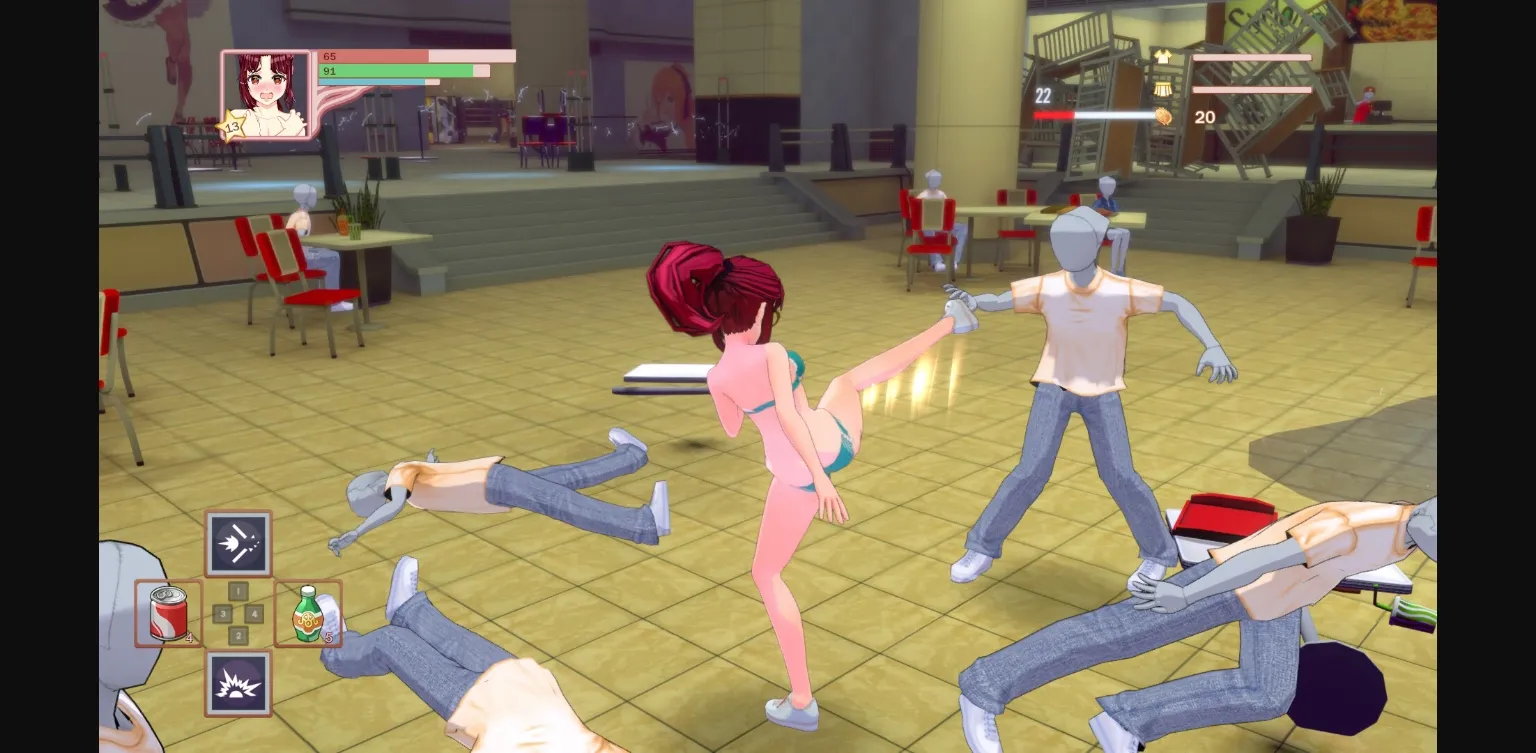Click the skirt durability icon
Screen dimensions: 1536x753
pyautogui.click(x=1162, y=90)
